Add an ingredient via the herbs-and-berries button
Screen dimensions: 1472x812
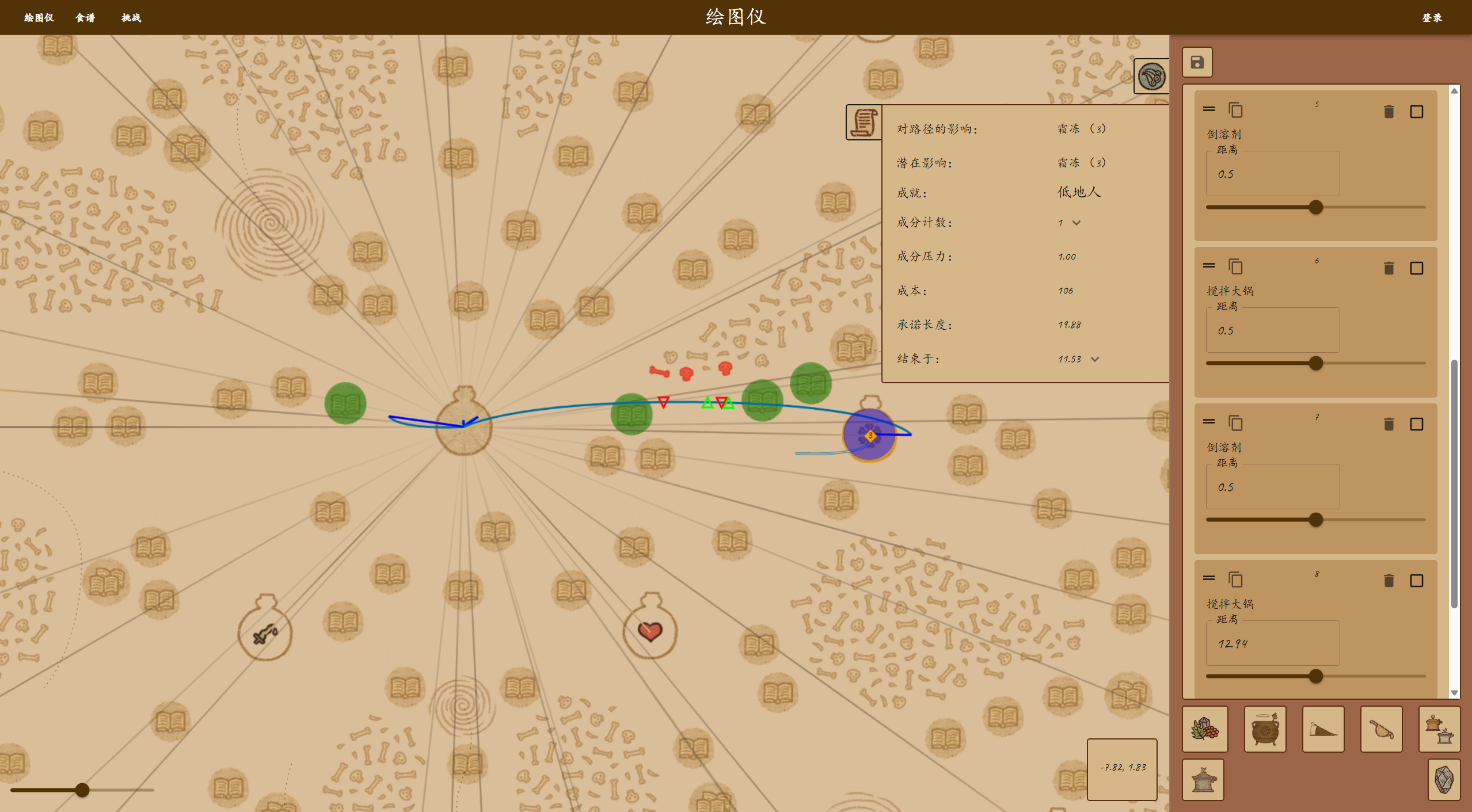tap(1205, 730)
